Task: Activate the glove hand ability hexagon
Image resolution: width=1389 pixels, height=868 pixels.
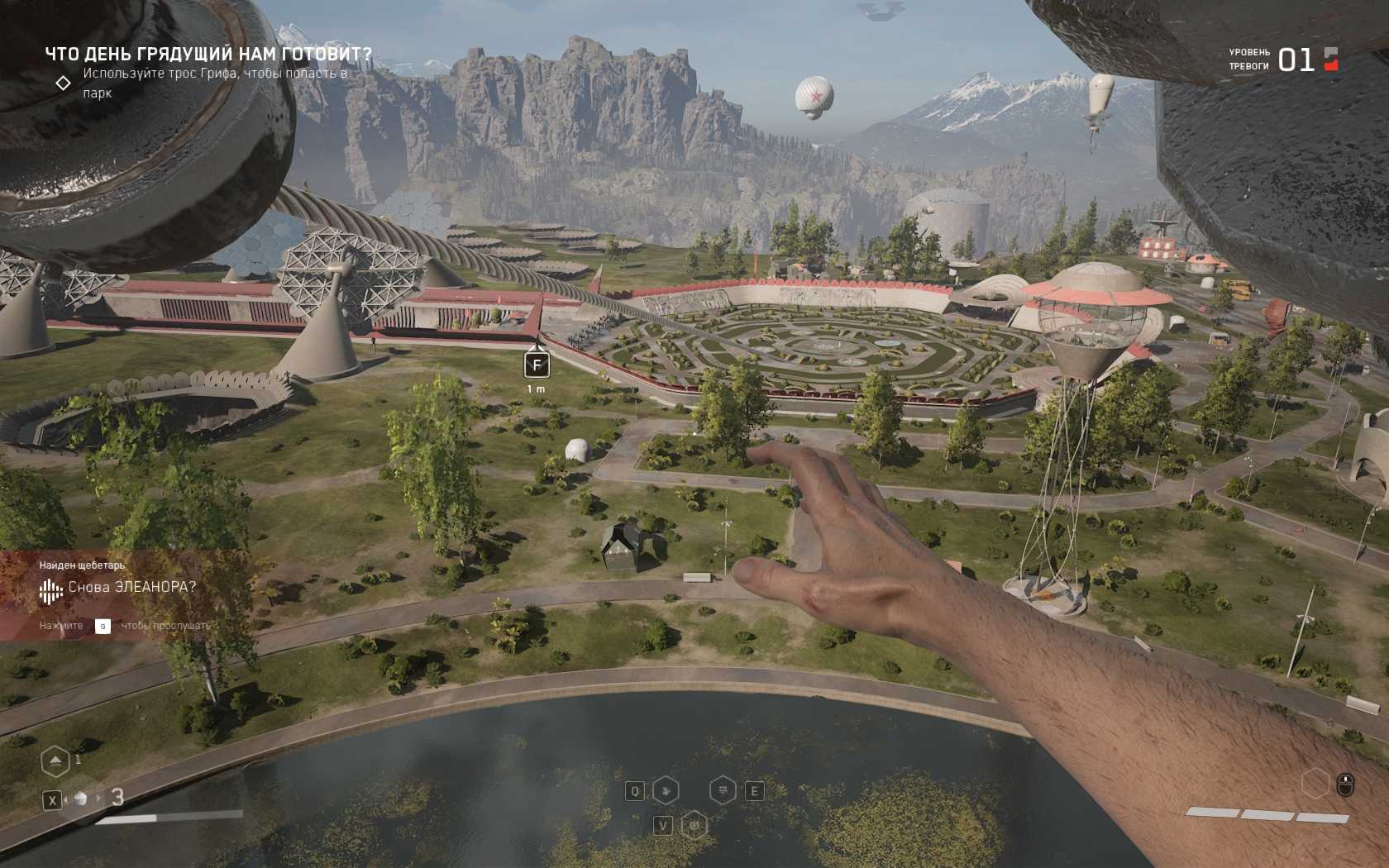Action: tap(666, 791)
